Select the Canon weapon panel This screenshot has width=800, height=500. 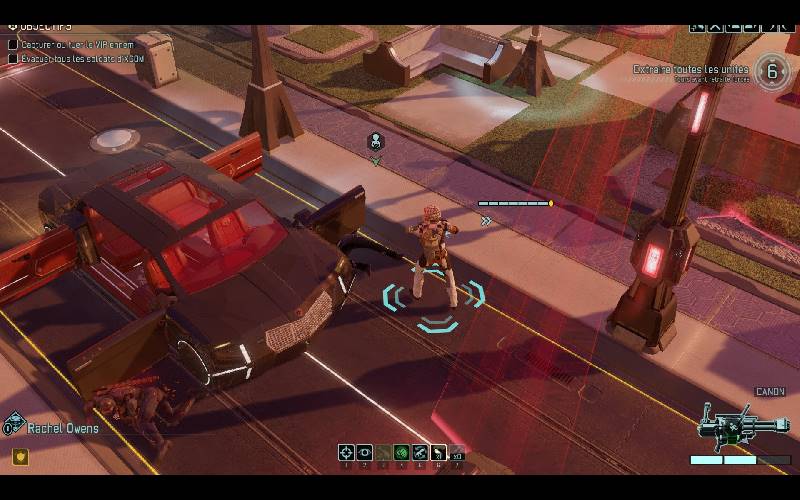[741, 426]
